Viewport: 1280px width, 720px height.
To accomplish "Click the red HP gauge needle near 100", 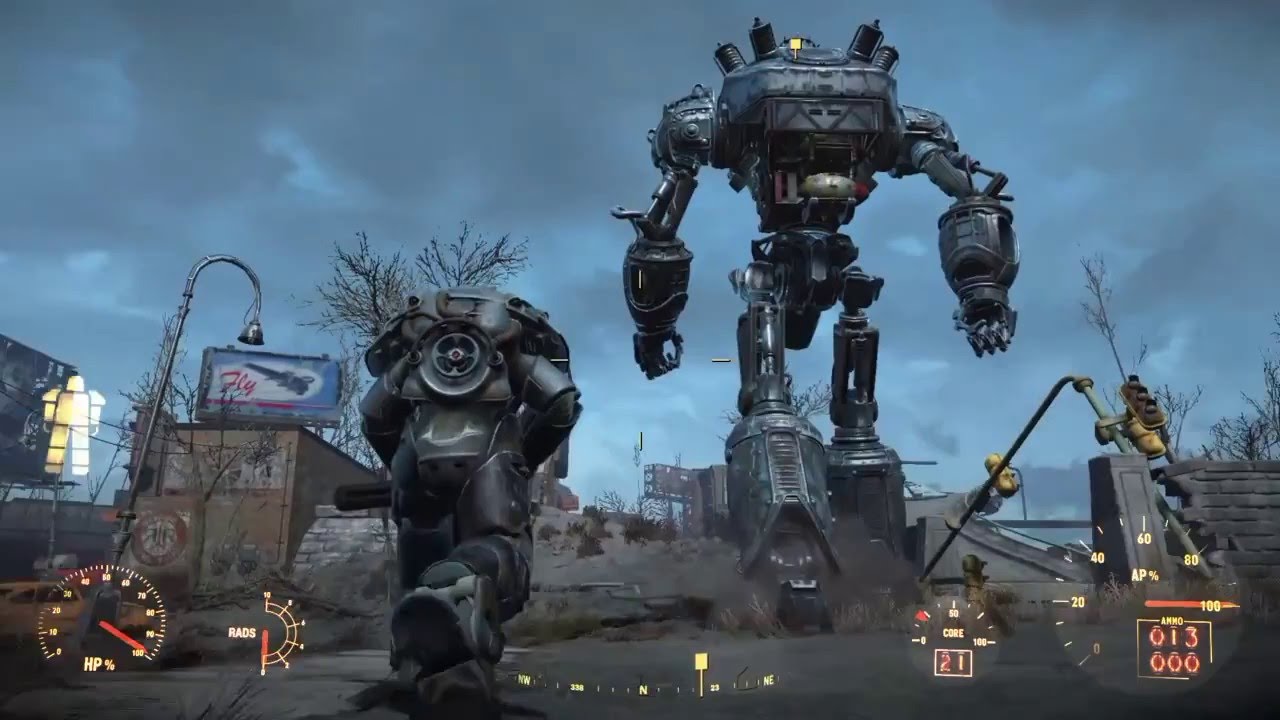I will coord(135,645).
